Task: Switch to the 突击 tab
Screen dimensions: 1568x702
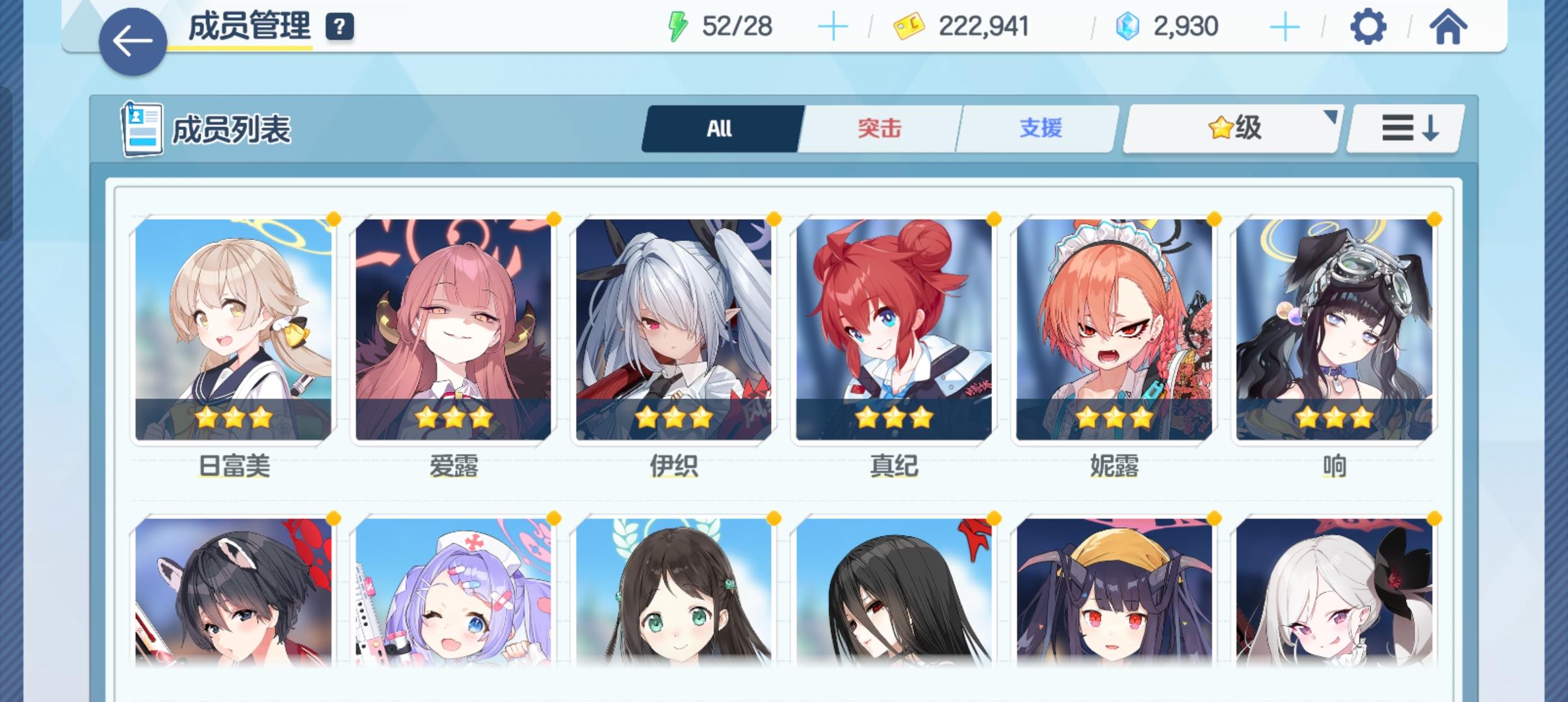Action: (x=879, y=129)
